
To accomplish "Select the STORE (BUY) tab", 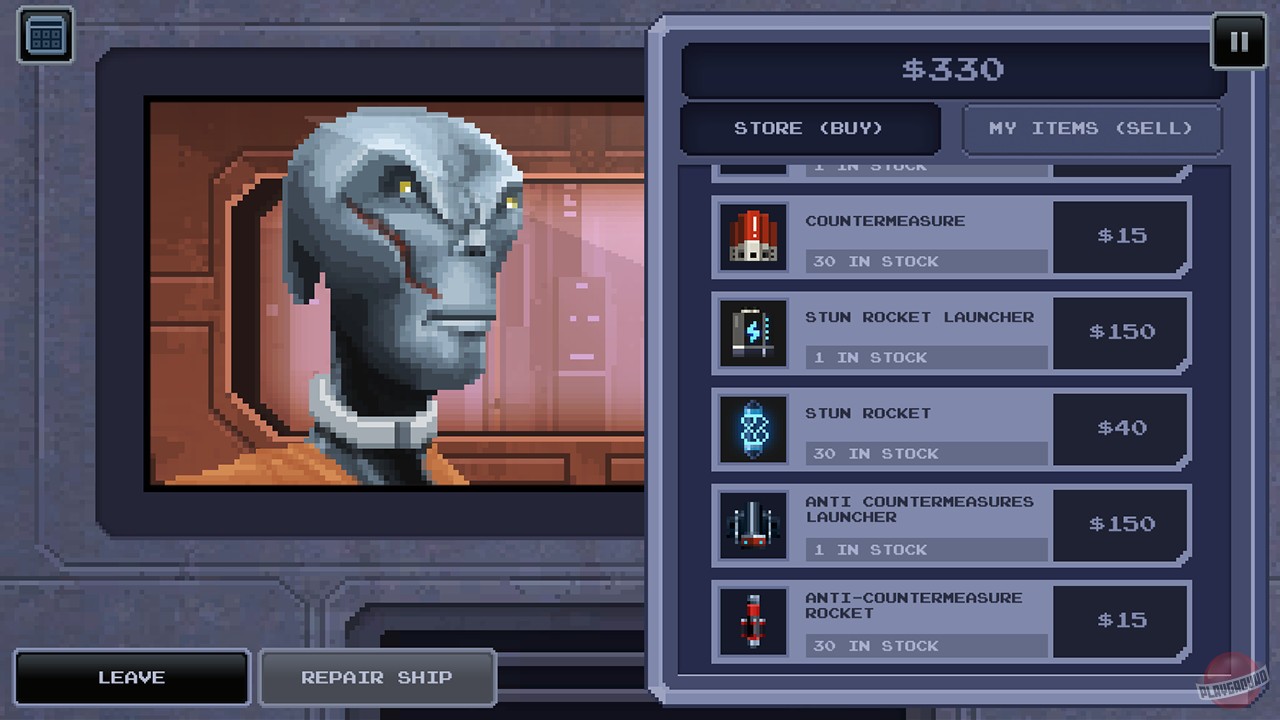I will tap(810, 128).
